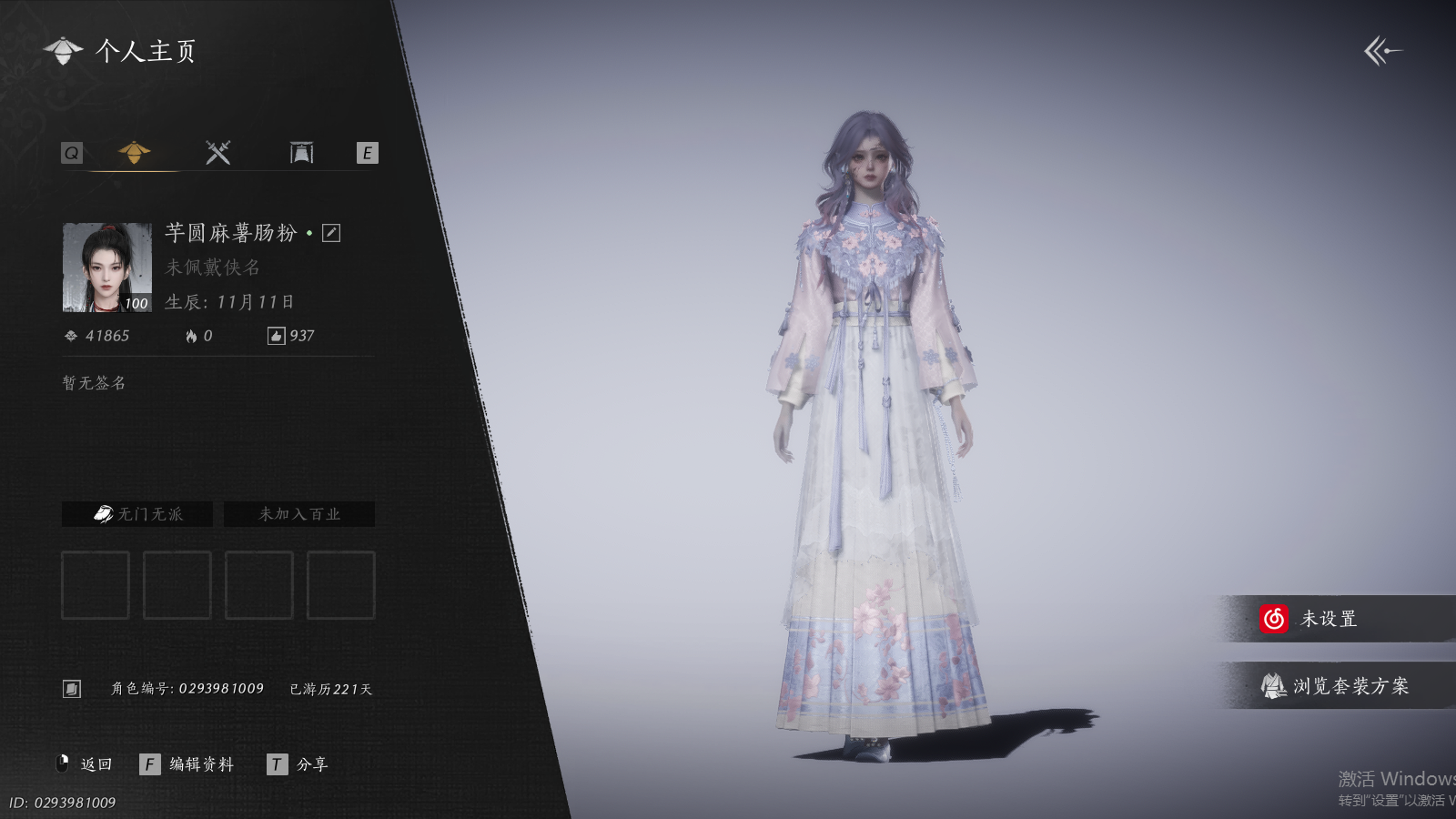Select the 未加入百业 guild button

pos(299,514)
